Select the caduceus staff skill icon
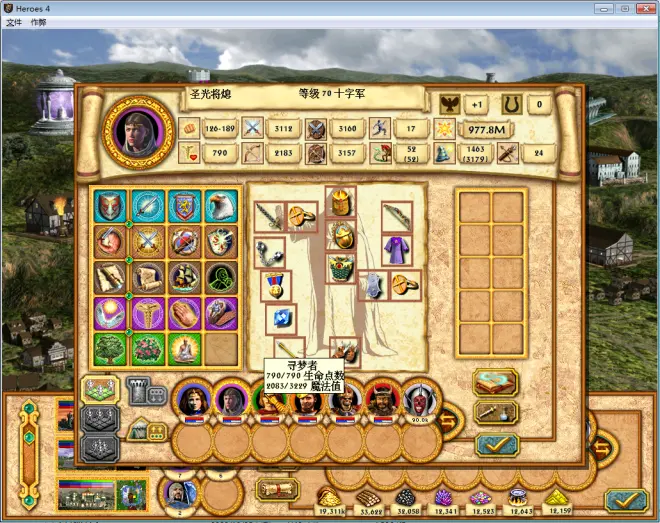This screenshot has height=523, width=660. 148,313
